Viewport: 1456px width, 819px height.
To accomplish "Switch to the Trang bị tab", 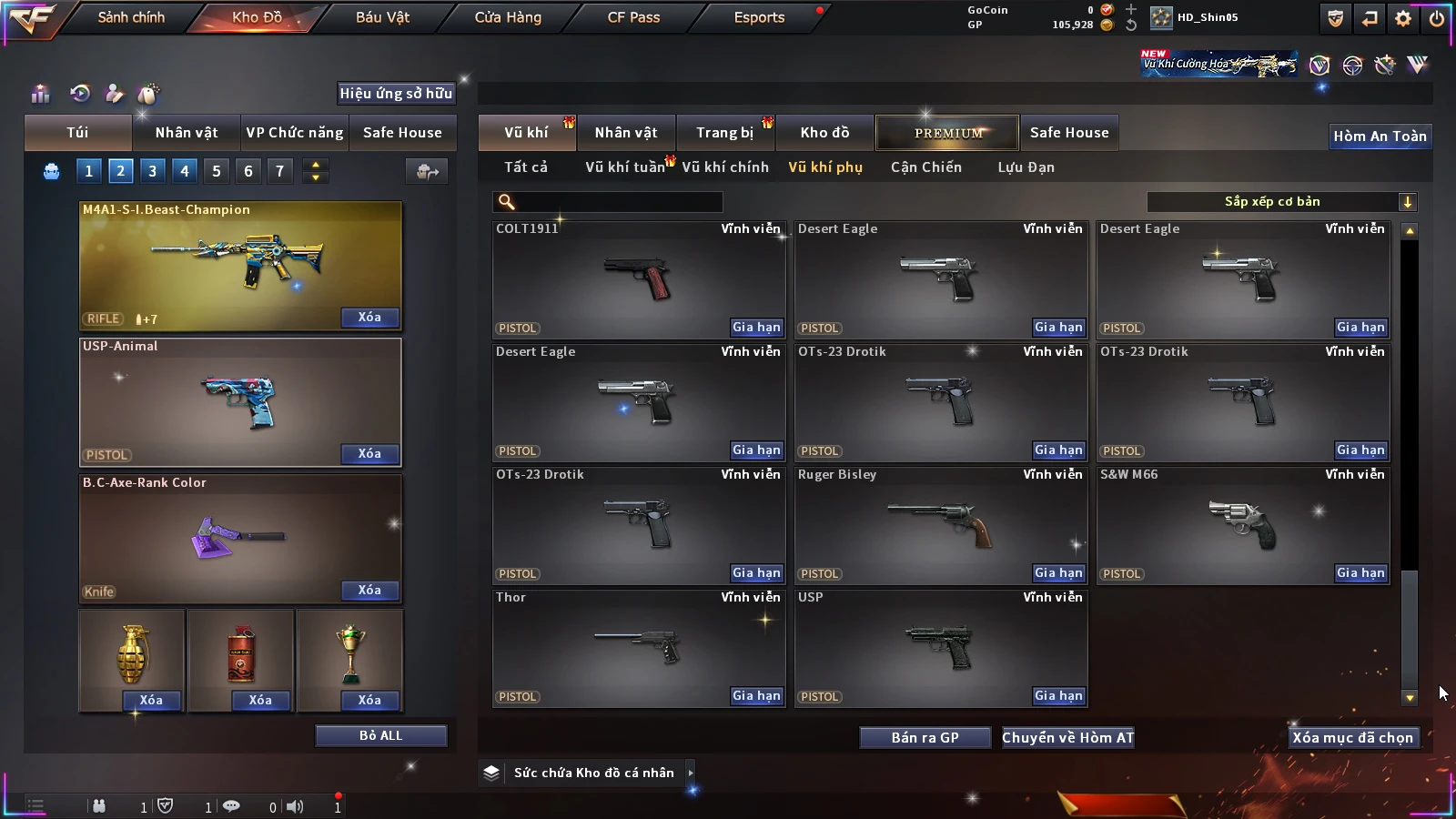I will 724,133.
